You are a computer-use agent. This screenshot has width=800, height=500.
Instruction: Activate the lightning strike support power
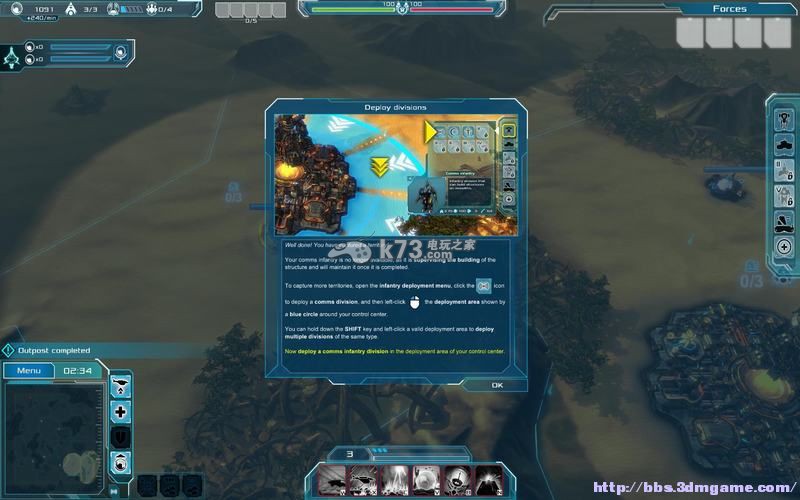pyautogui.click(x=395, y=478)
